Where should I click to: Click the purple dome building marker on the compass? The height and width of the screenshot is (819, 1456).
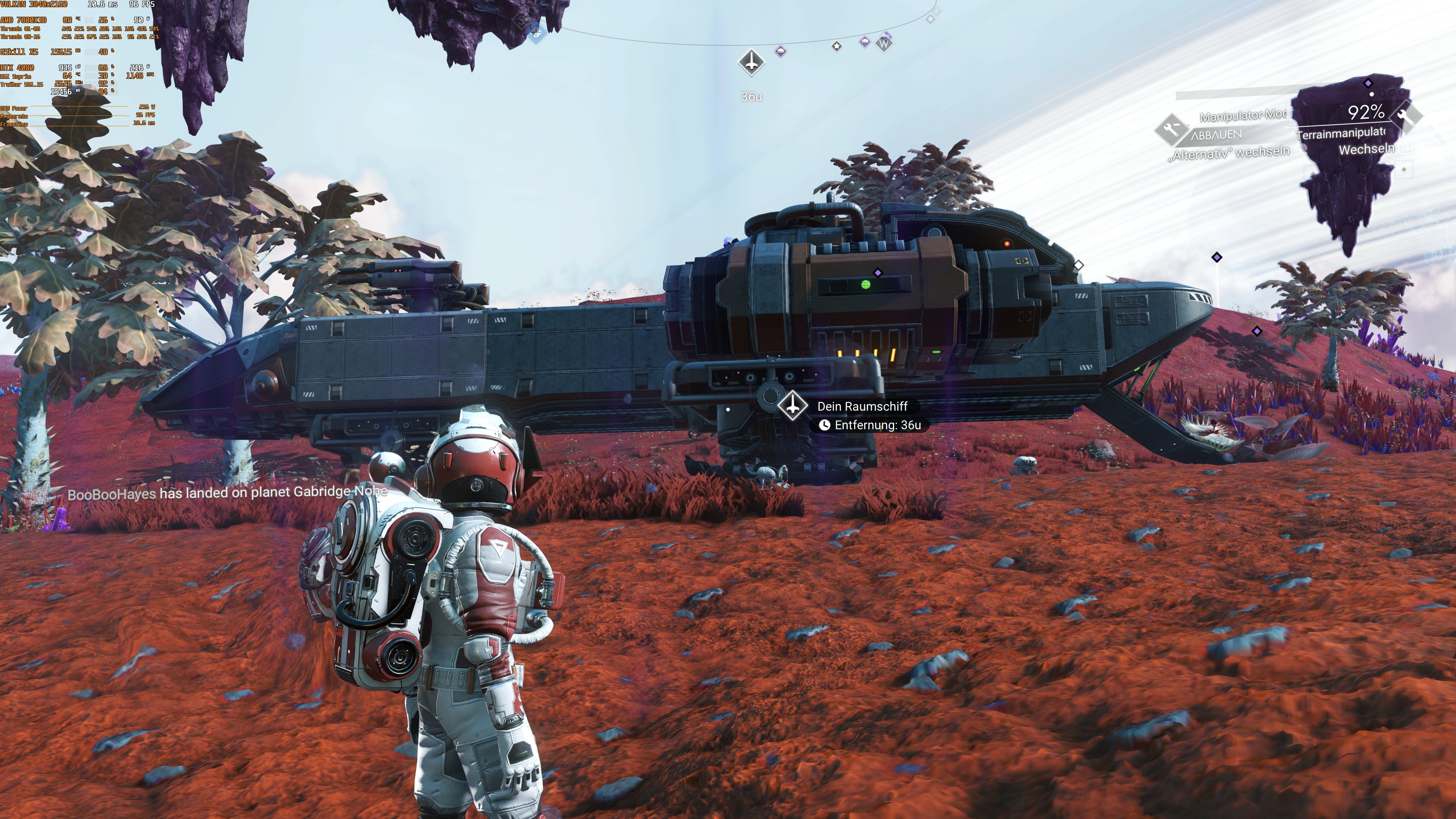tap(781, 52)
